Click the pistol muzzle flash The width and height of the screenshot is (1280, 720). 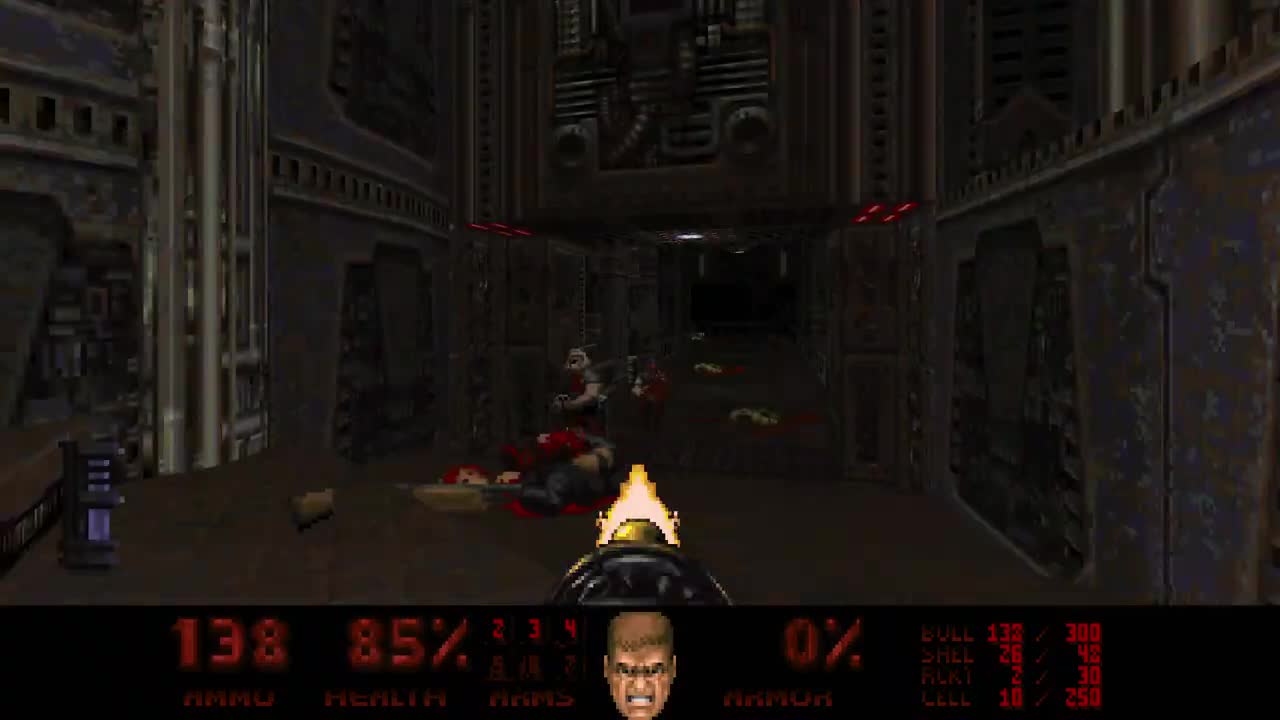[638, 505]
